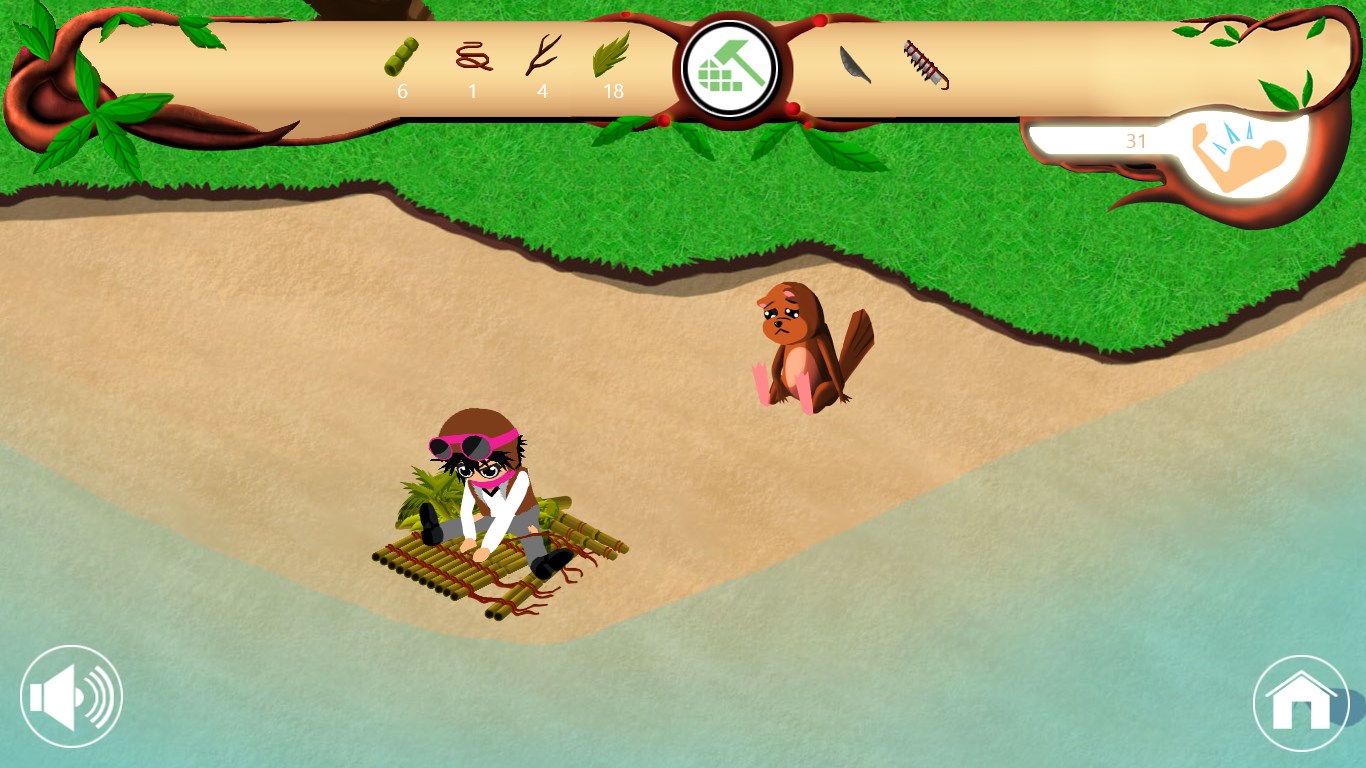Toggle the sound speaker button
The image size is (1366, 768).
71,697
